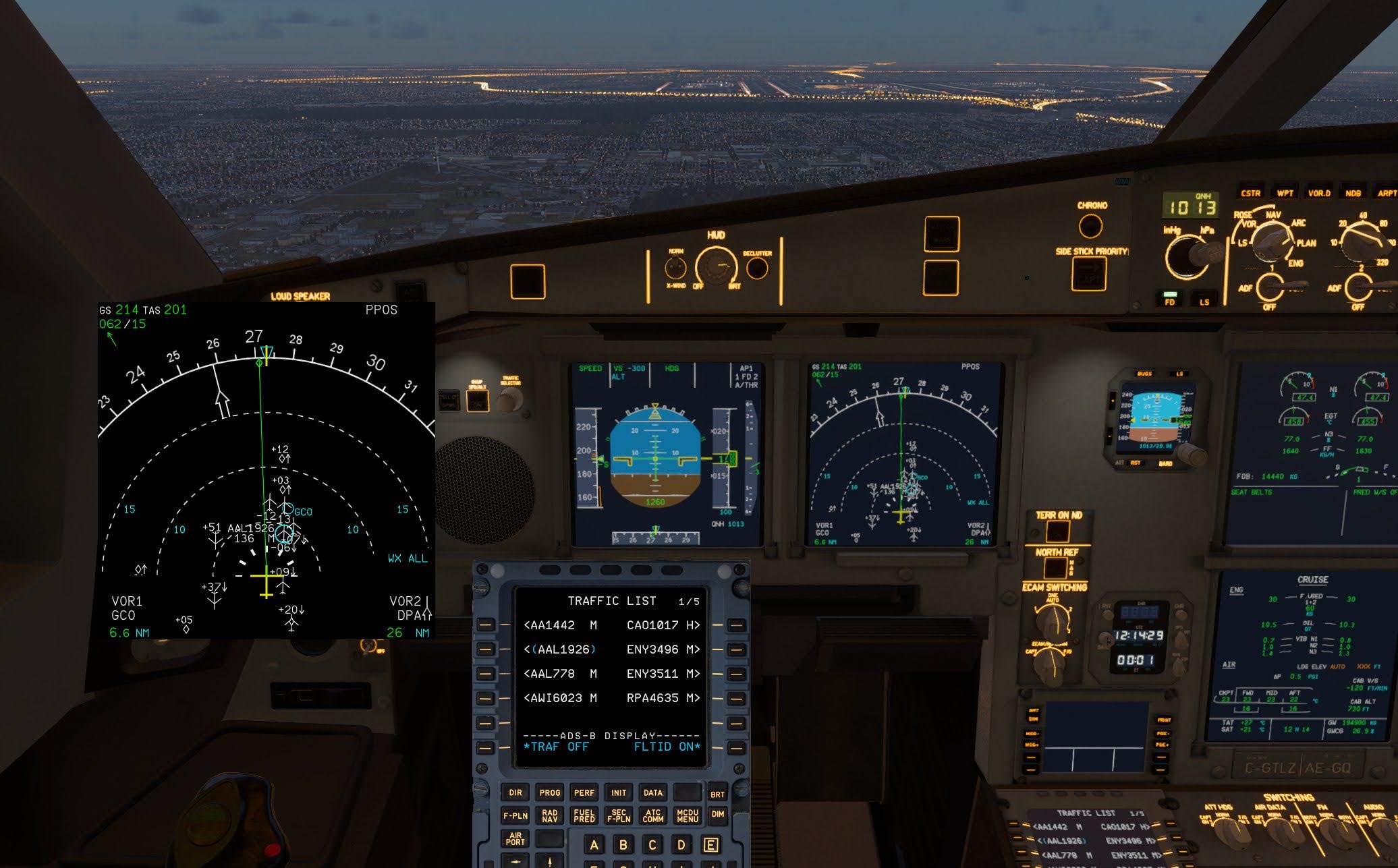Show the INIT page on the MCDU
The height and width of the screenshot is (868, 1398).
[x=618, y=793]
